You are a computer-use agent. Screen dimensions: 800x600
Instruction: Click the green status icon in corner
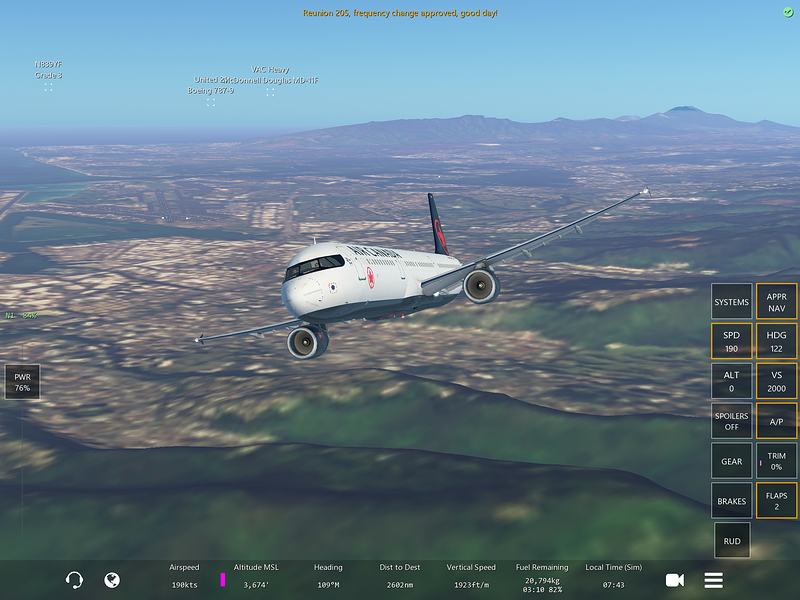point(788,11)
